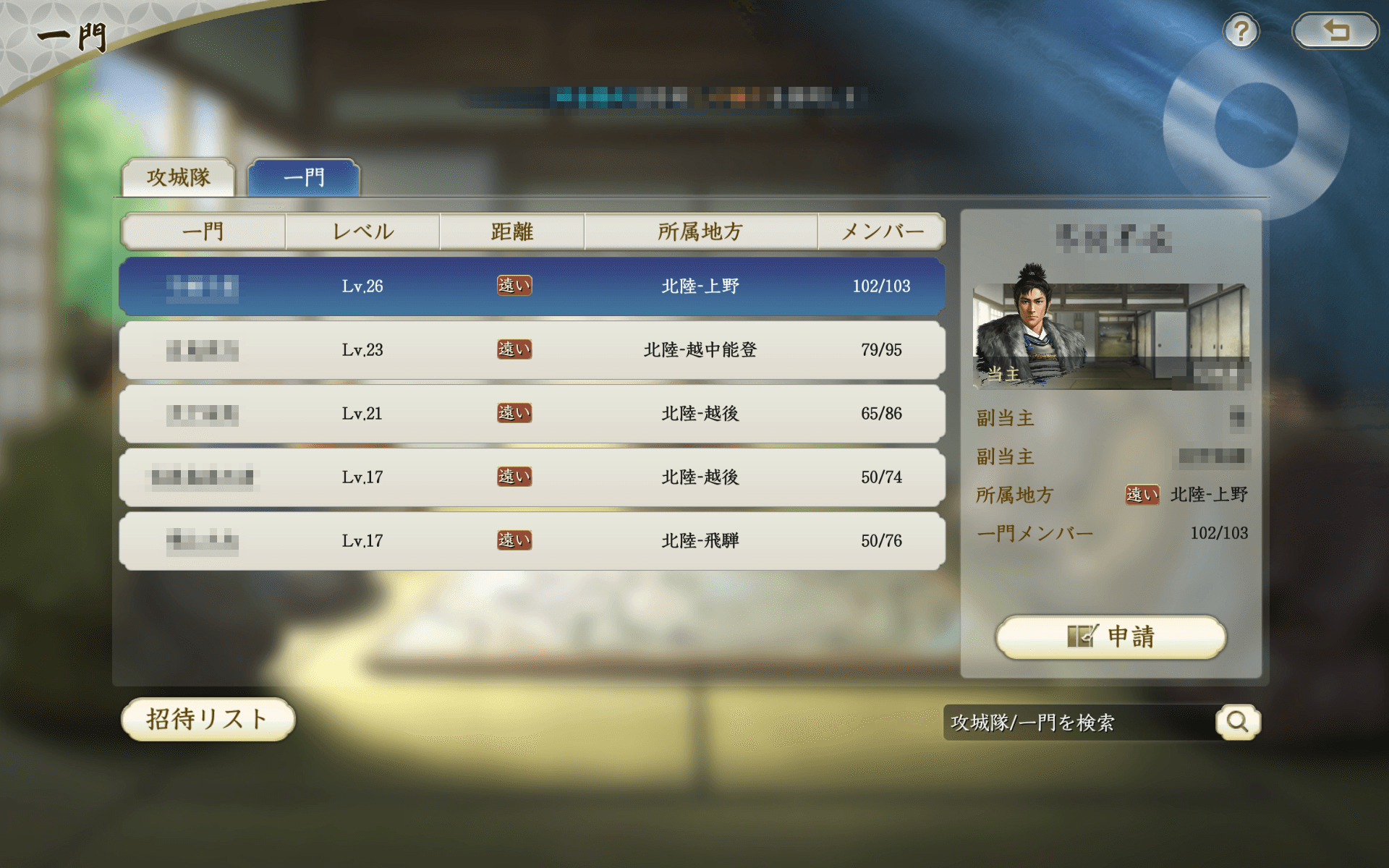This screenshot has height=868, width=1389.
Task: Click the back arrow icon
Action: [x=1335, y=30]
